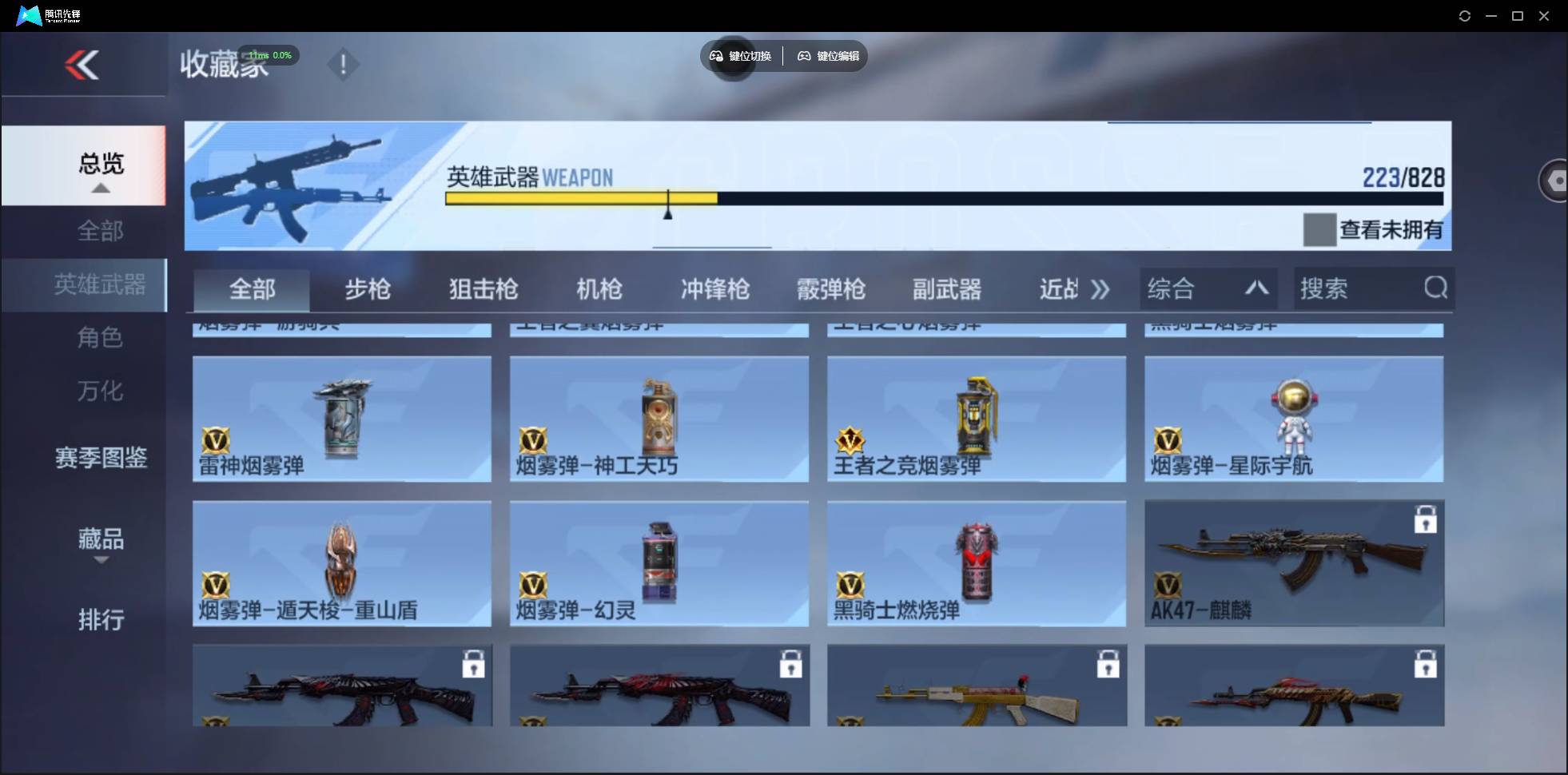This screenshot has width=1568, height=775.
Task: Click the magnifier icon in the search box
Action: (1435, 288)
